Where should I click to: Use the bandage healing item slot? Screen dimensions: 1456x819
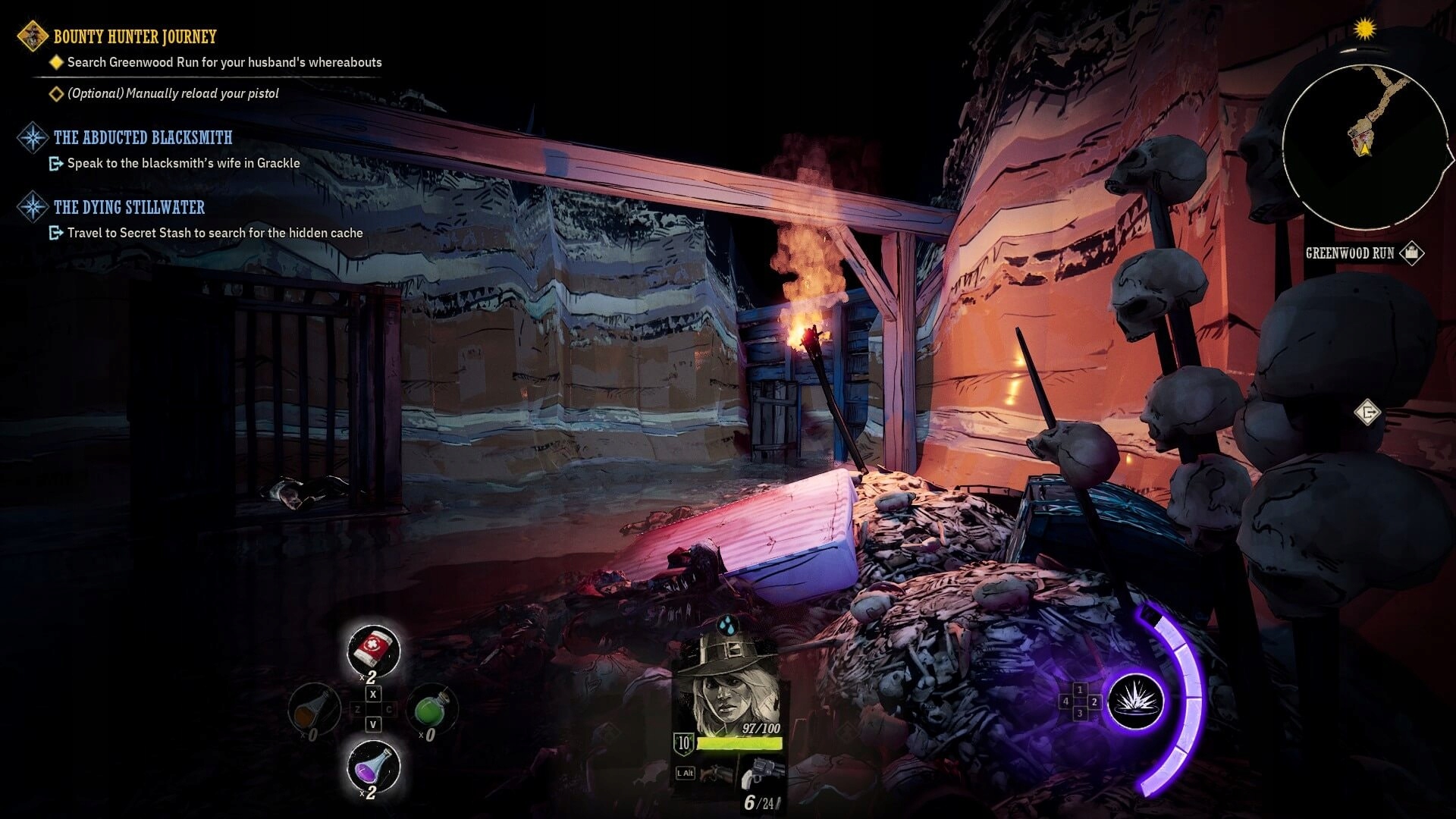pos(373,650)
